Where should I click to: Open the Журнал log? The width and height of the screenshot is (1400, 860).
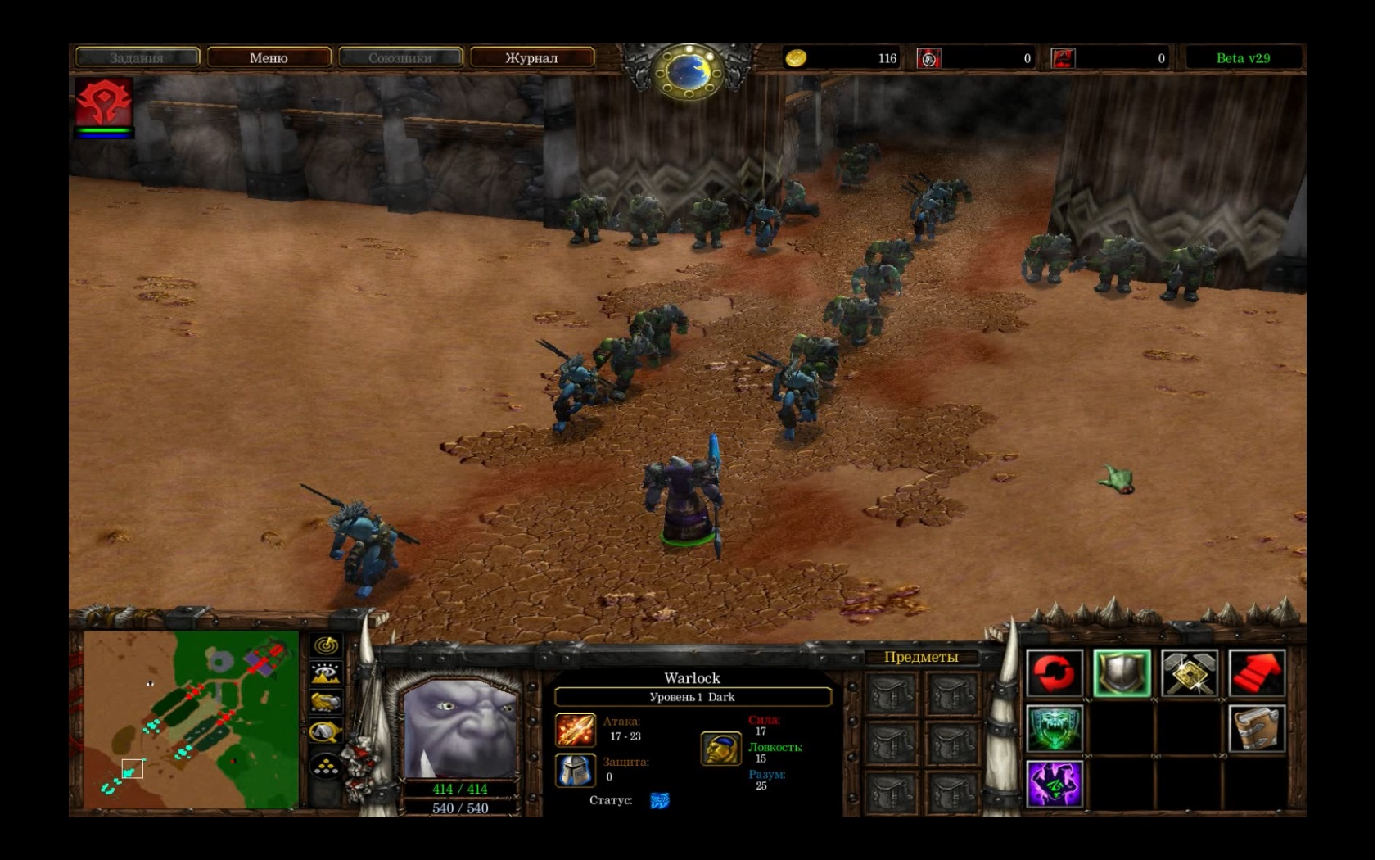(x=531, y=57)
